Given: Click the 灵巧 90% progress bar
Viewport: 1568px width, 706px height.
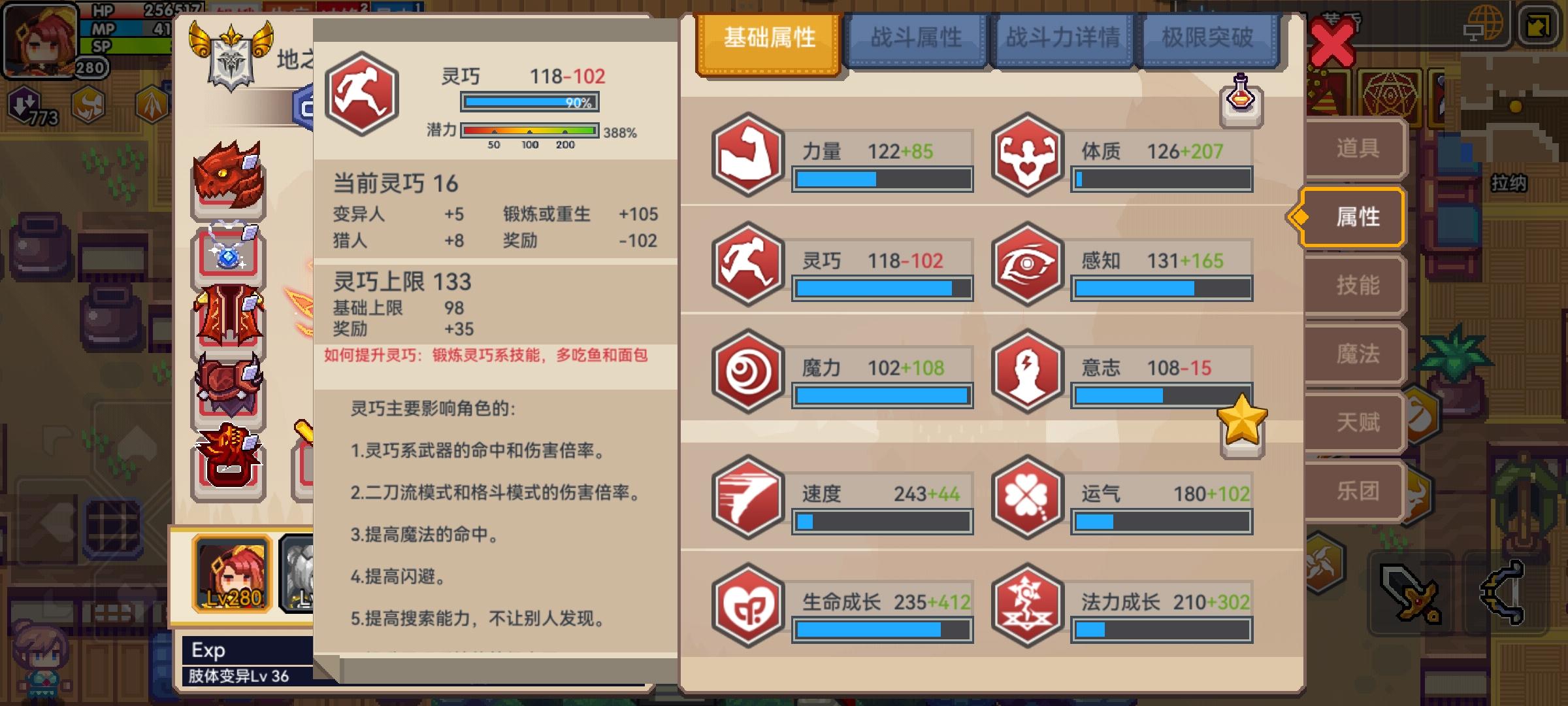Looking at the screenshot, I should (529, 101).
